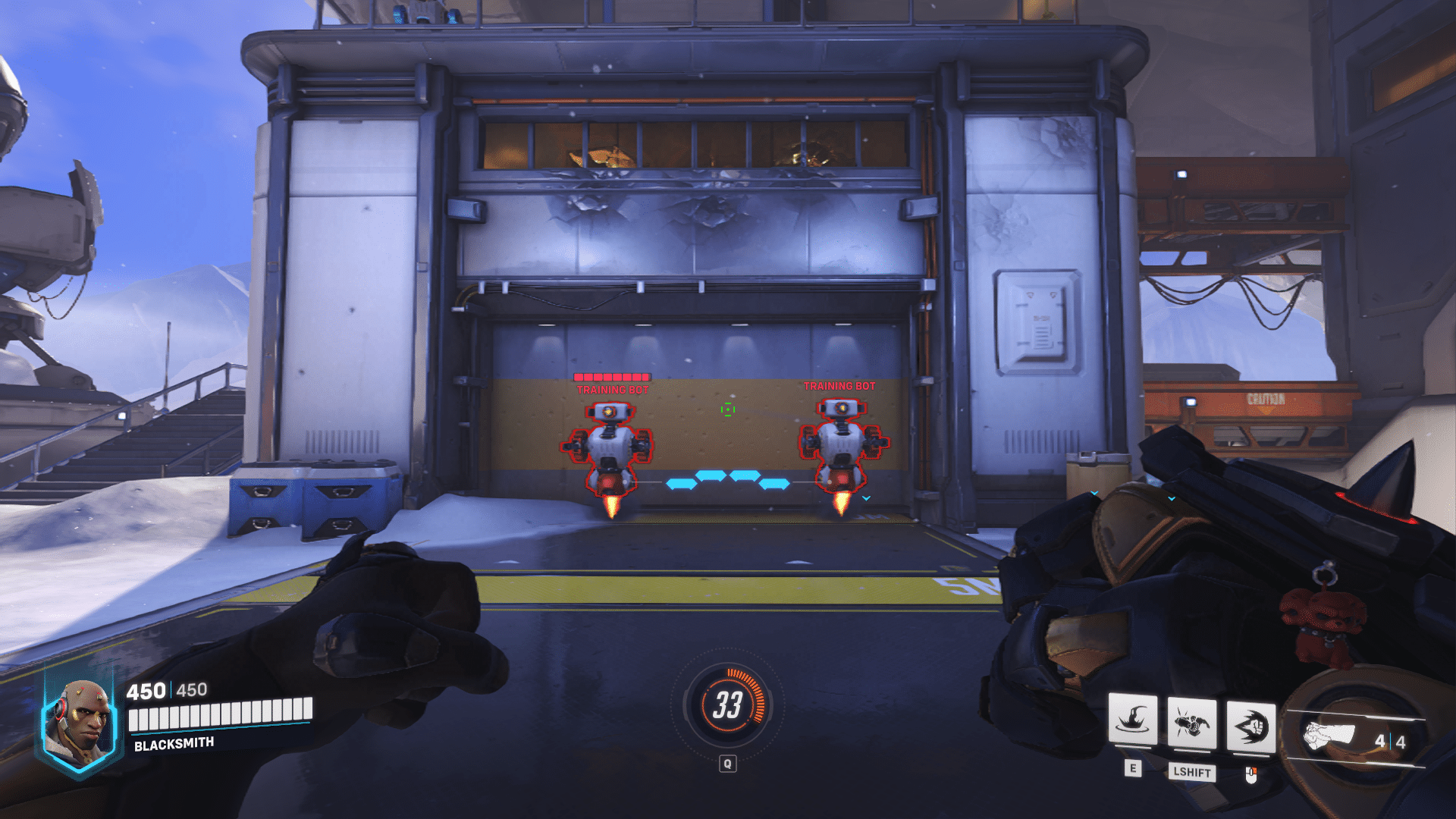The width and height of the screenshot is (1456, 819).
Task: Trigger the Rocket Punch ability icon
Action: [x=1250, y=726]
